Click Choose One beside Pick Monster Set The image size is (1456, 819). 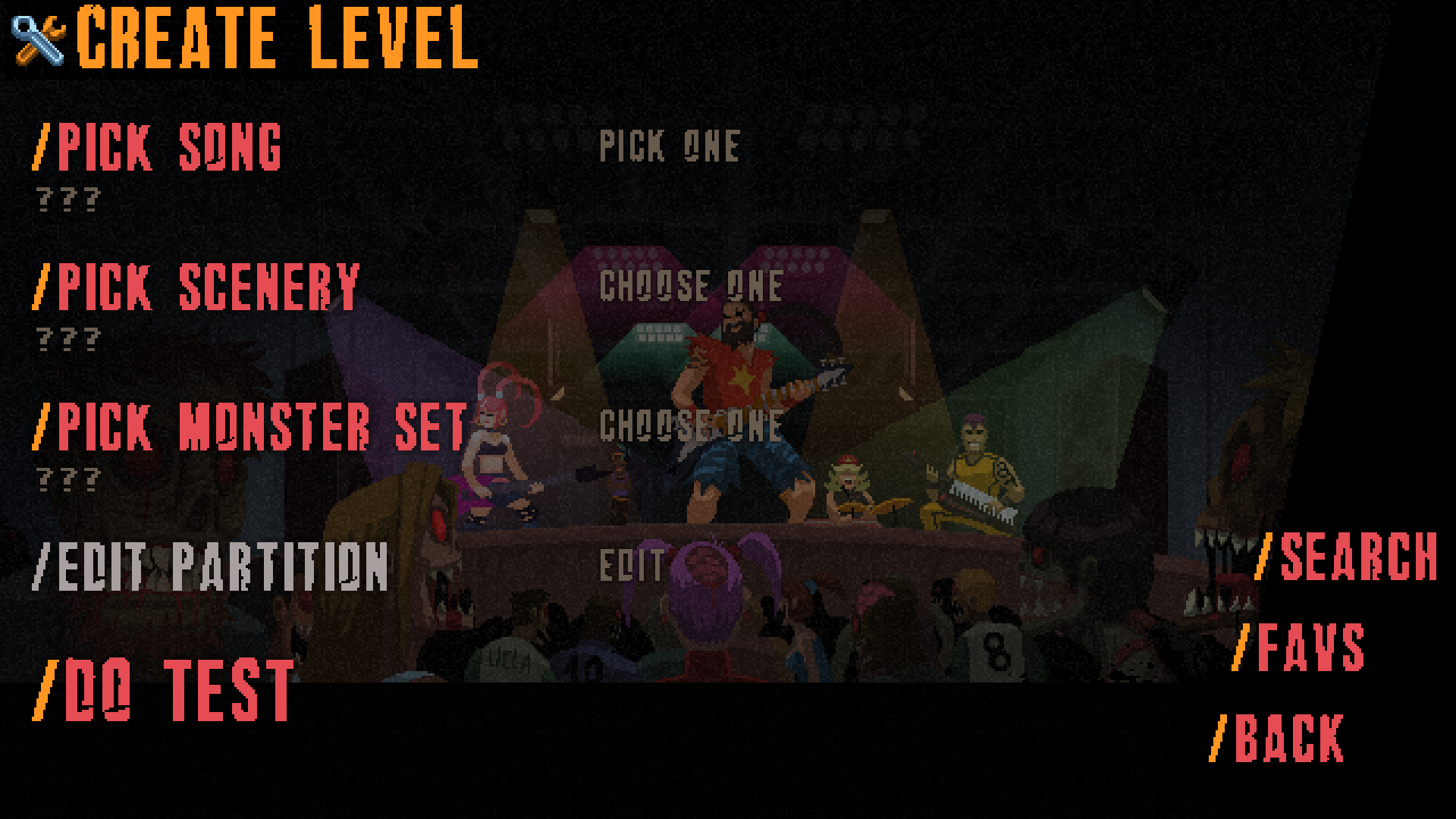[x=691, y=425]
